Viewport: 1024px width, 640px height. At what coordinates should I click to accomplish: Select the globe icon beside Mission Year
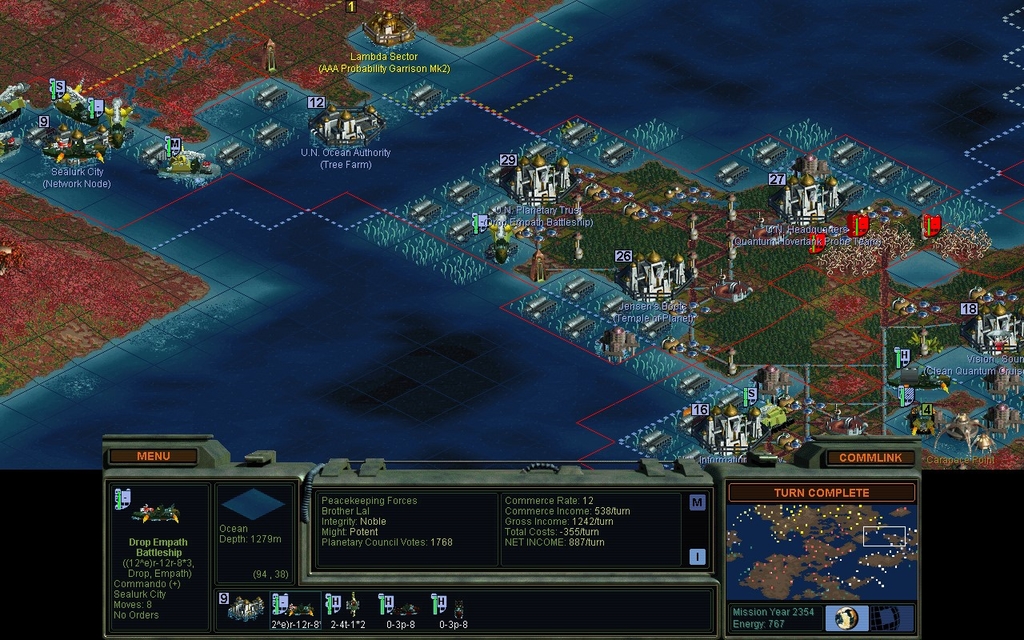(845, 617)
